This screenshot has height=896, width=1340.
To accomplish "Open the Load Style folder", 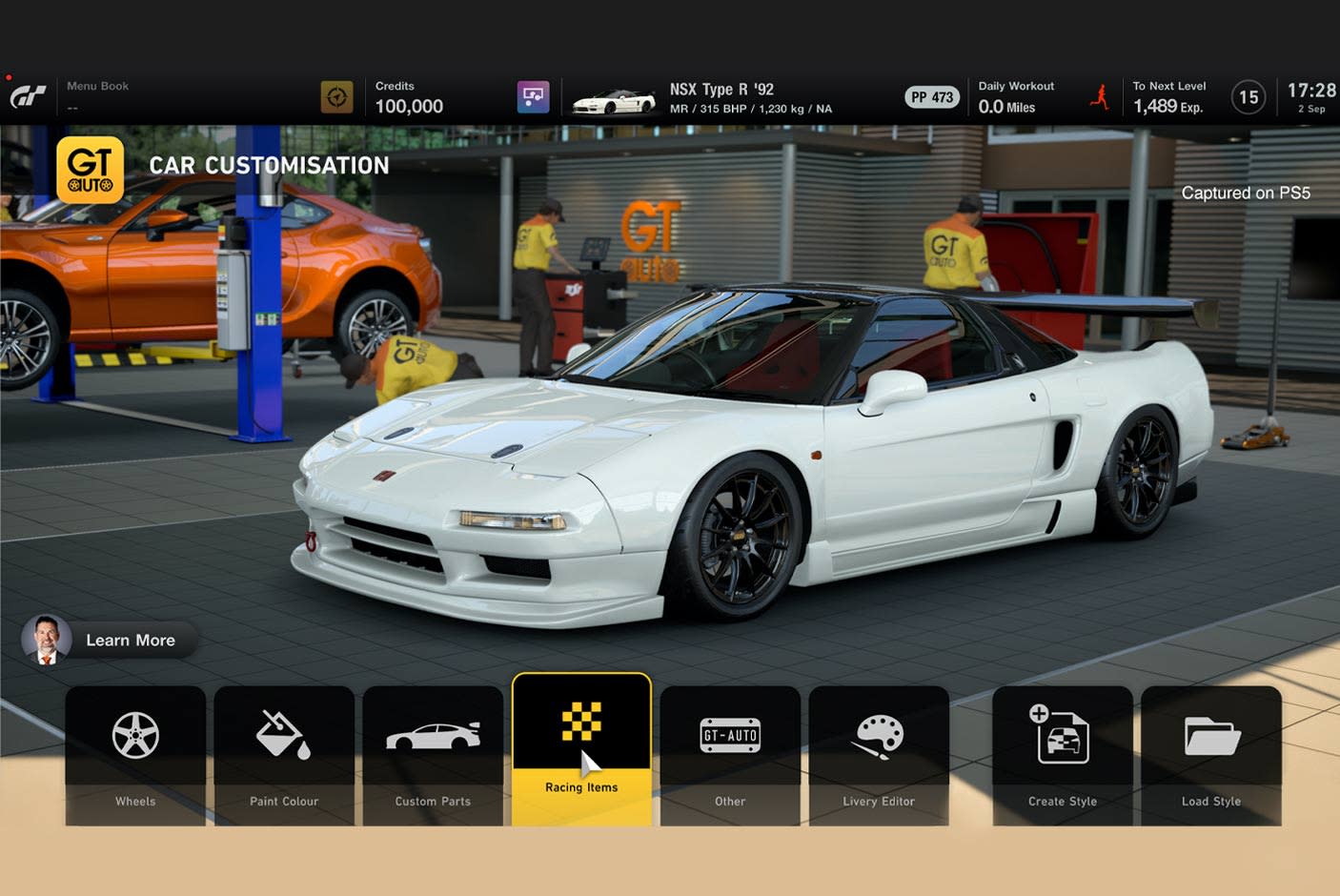I will (1211, 753).
